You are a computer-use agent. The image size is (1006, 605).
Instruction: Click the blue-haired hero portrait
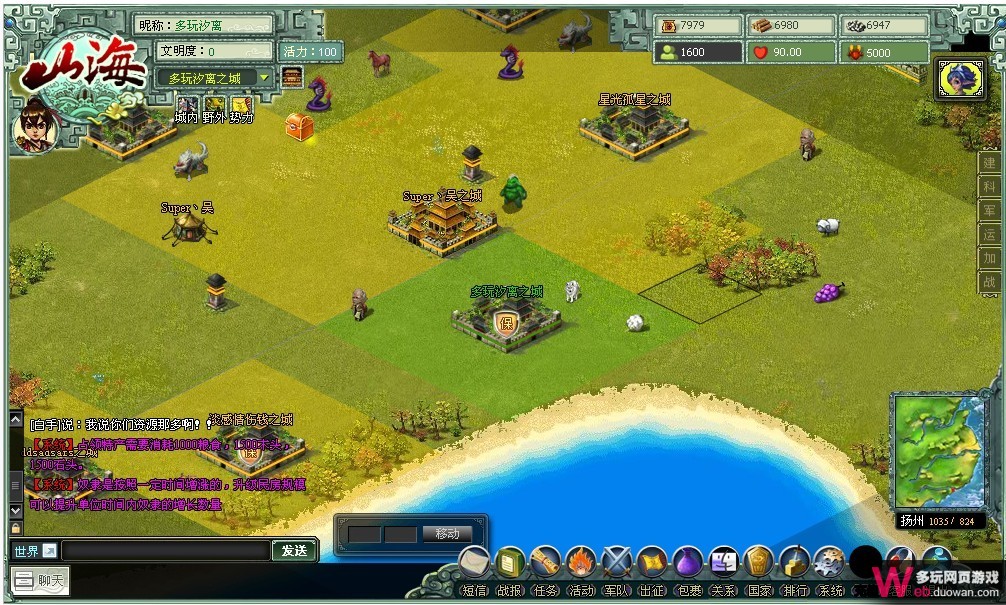(959, 79)
